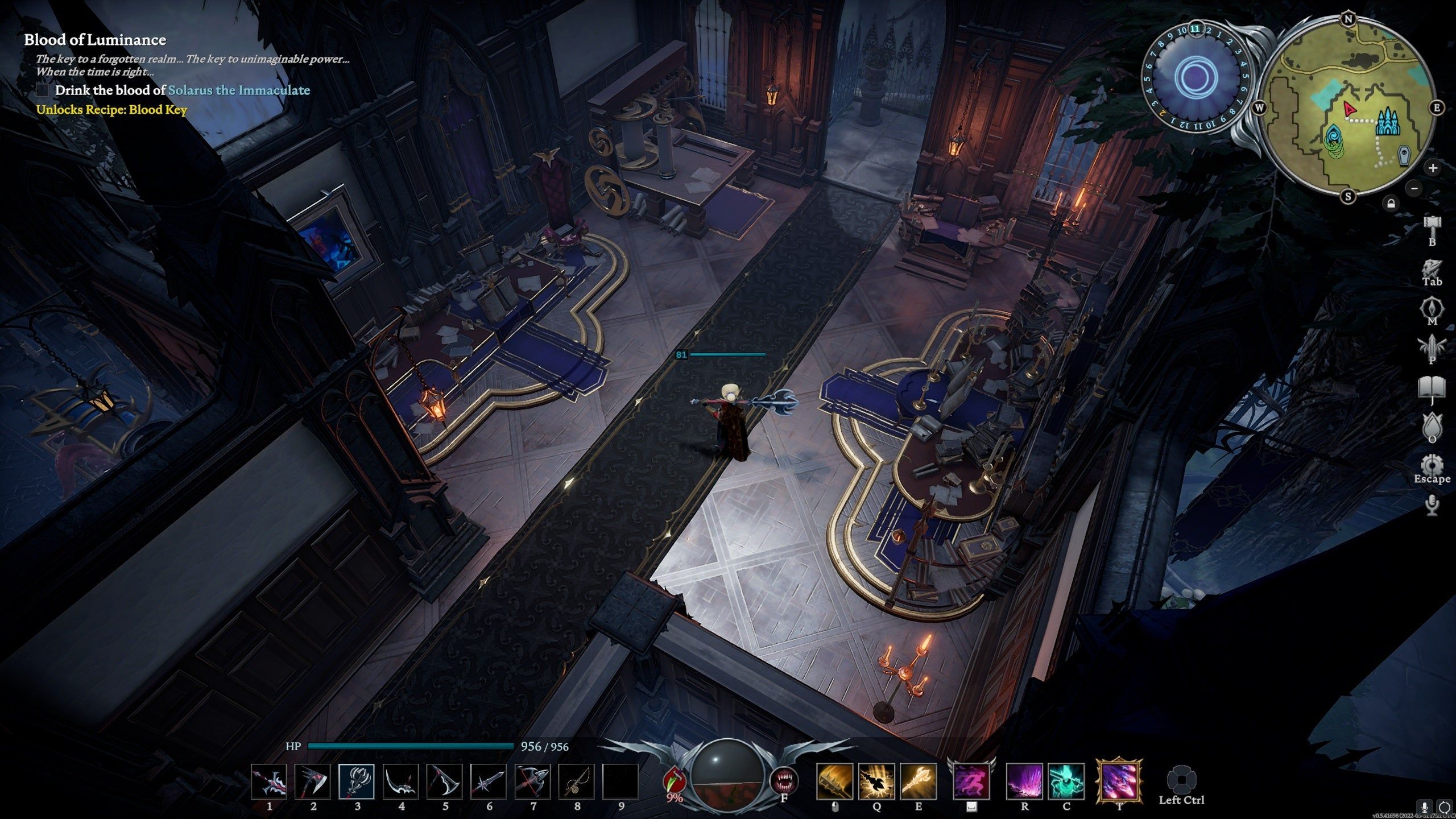Select the highlighted mace in slot 3
The width and height of the screenshot is (1456, 819).
coord(357,781)
